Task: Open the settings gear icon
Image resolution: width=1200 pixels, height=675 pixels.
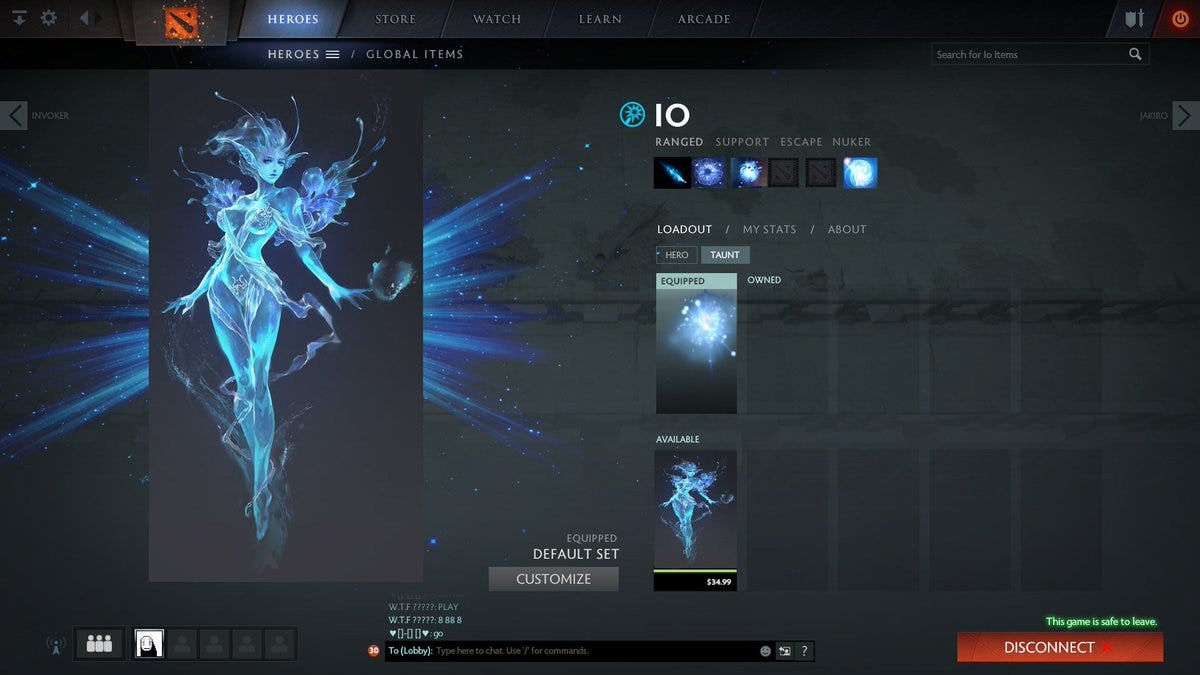Action: coord(48,18)
